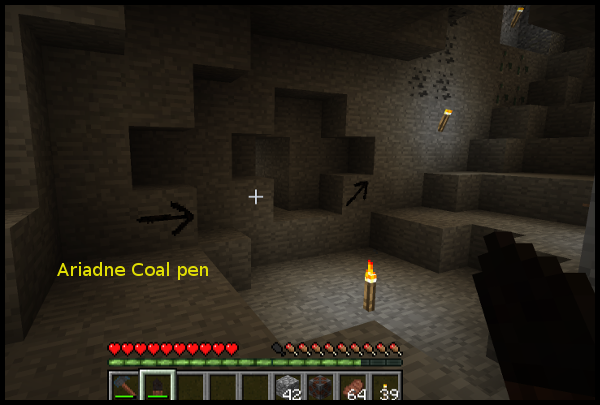The image size is (600, 405).
Task: Switch to the torch stack of 39
Action: tap(386, 388)
